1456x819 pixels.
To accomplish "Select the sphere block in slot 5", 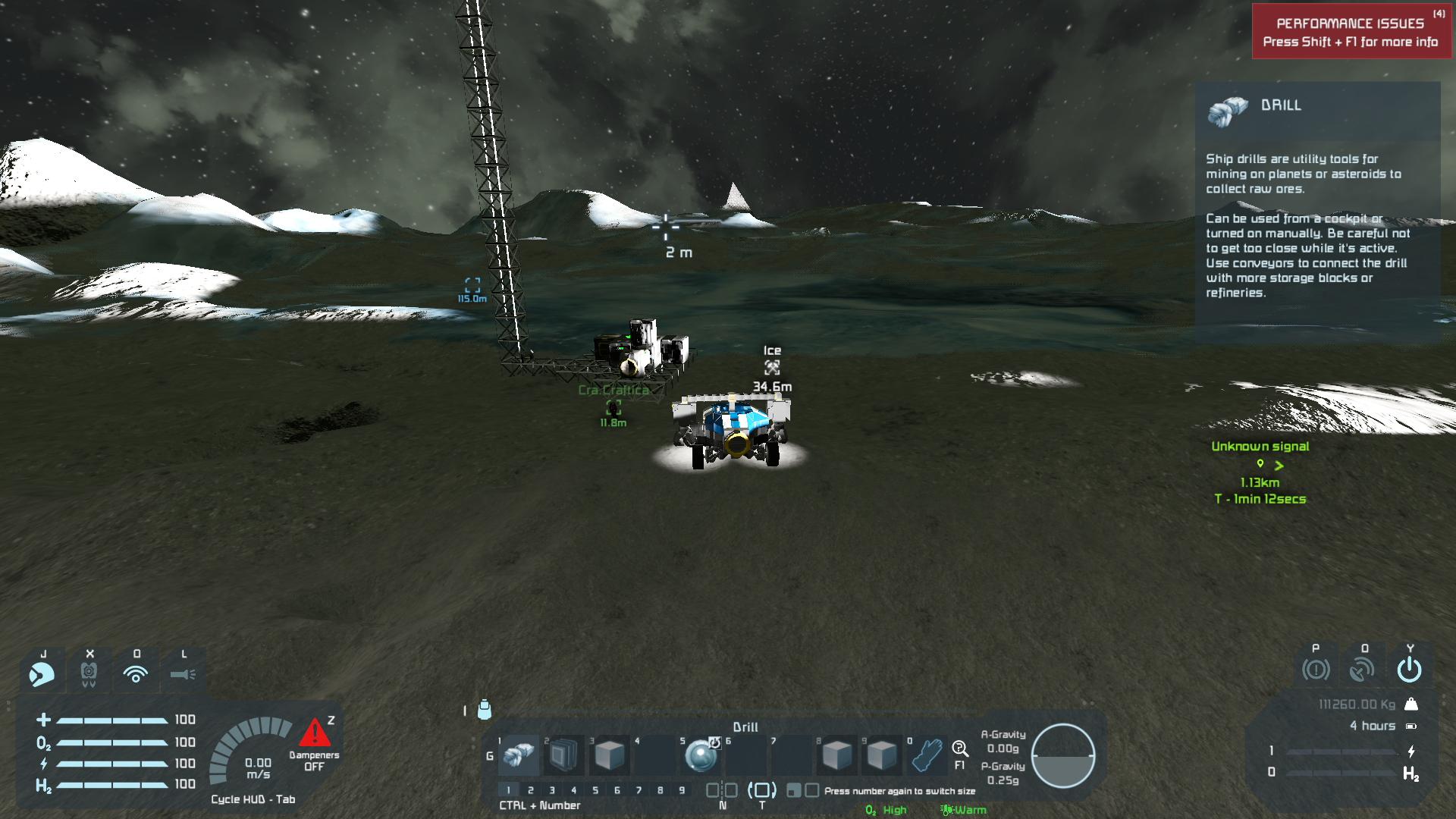I will coord(700,755).
